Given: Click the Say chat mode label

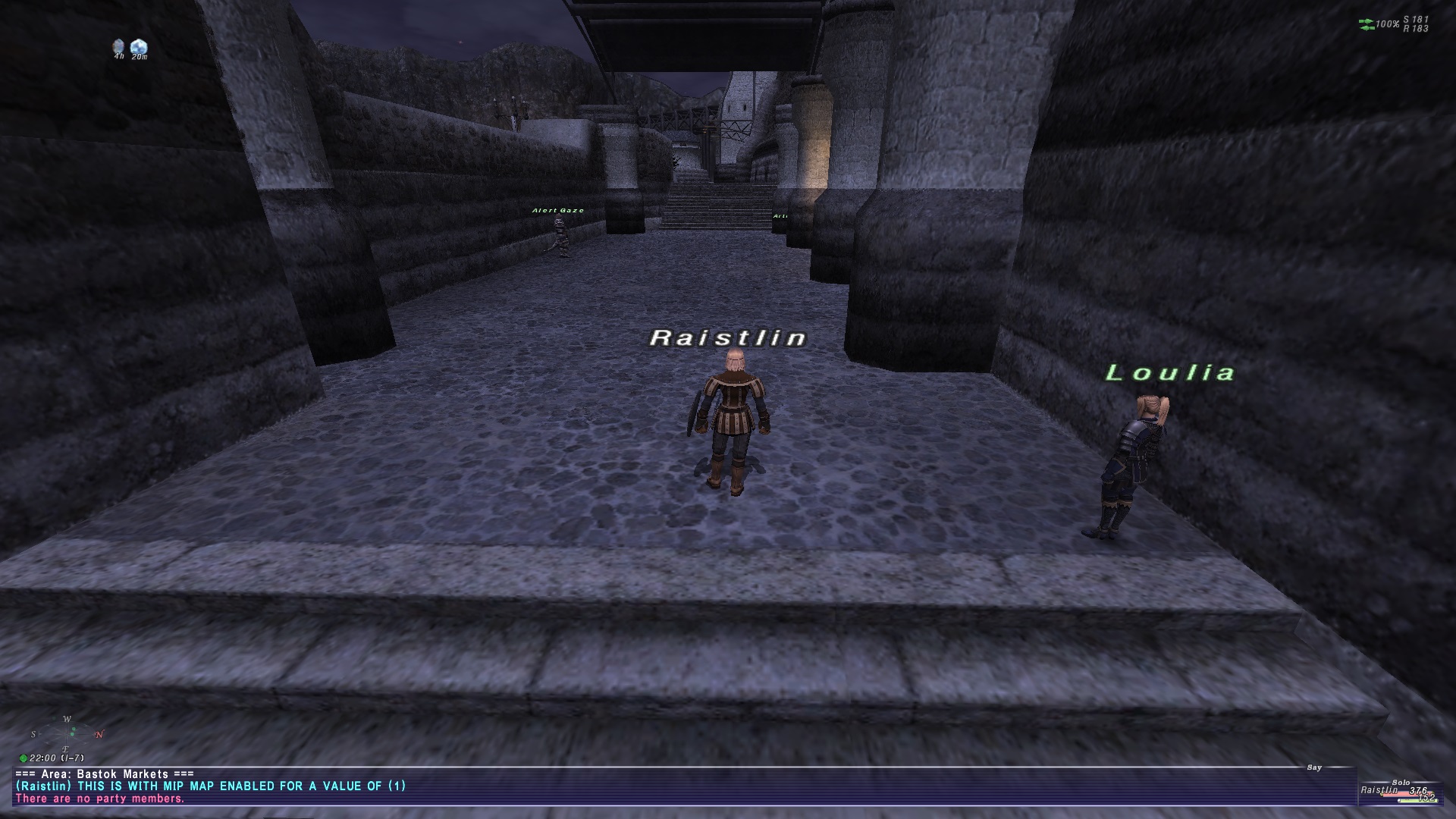Looking at the screenshot, I should 1314,768.
